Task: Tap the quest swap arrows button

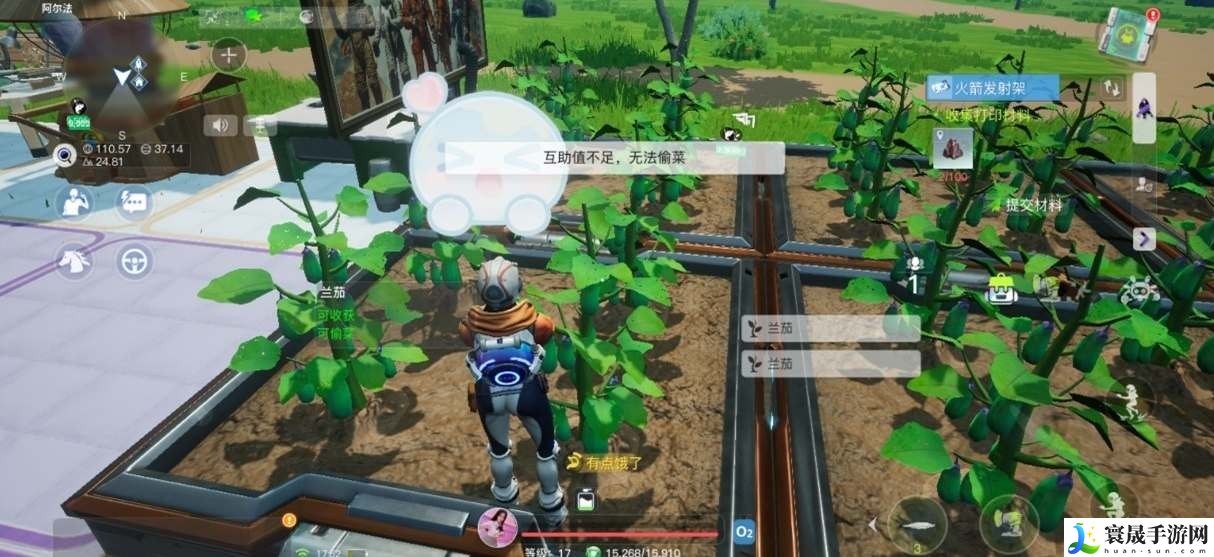Action: tap(1112, 88)
